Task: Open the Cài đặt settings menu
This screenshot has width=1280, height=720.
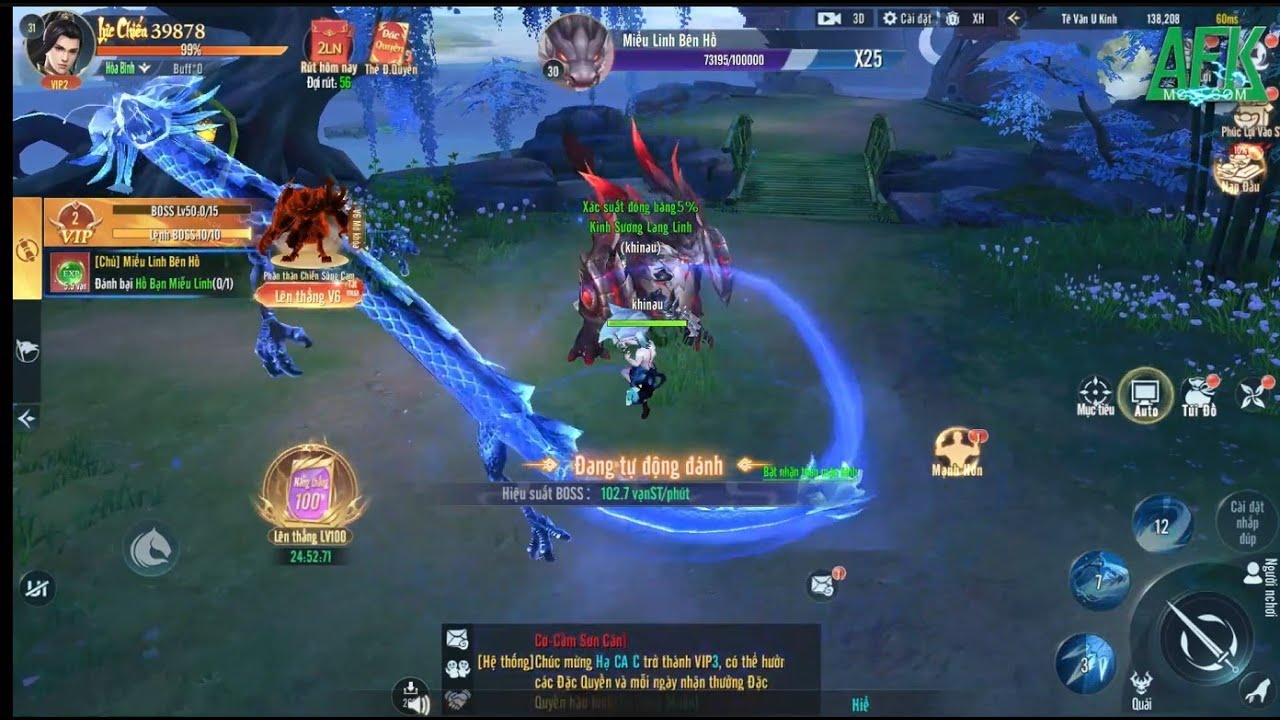Action: [909, 18]
